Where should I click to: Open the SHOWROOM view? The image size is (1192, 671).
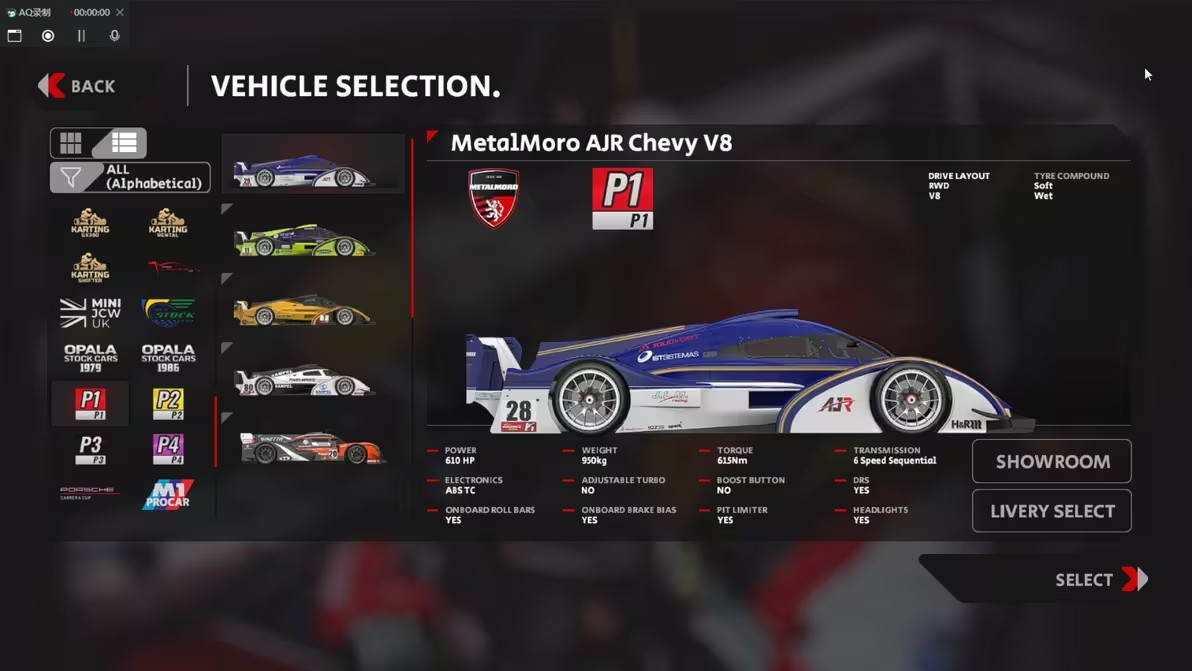[x=1052, y=461]
